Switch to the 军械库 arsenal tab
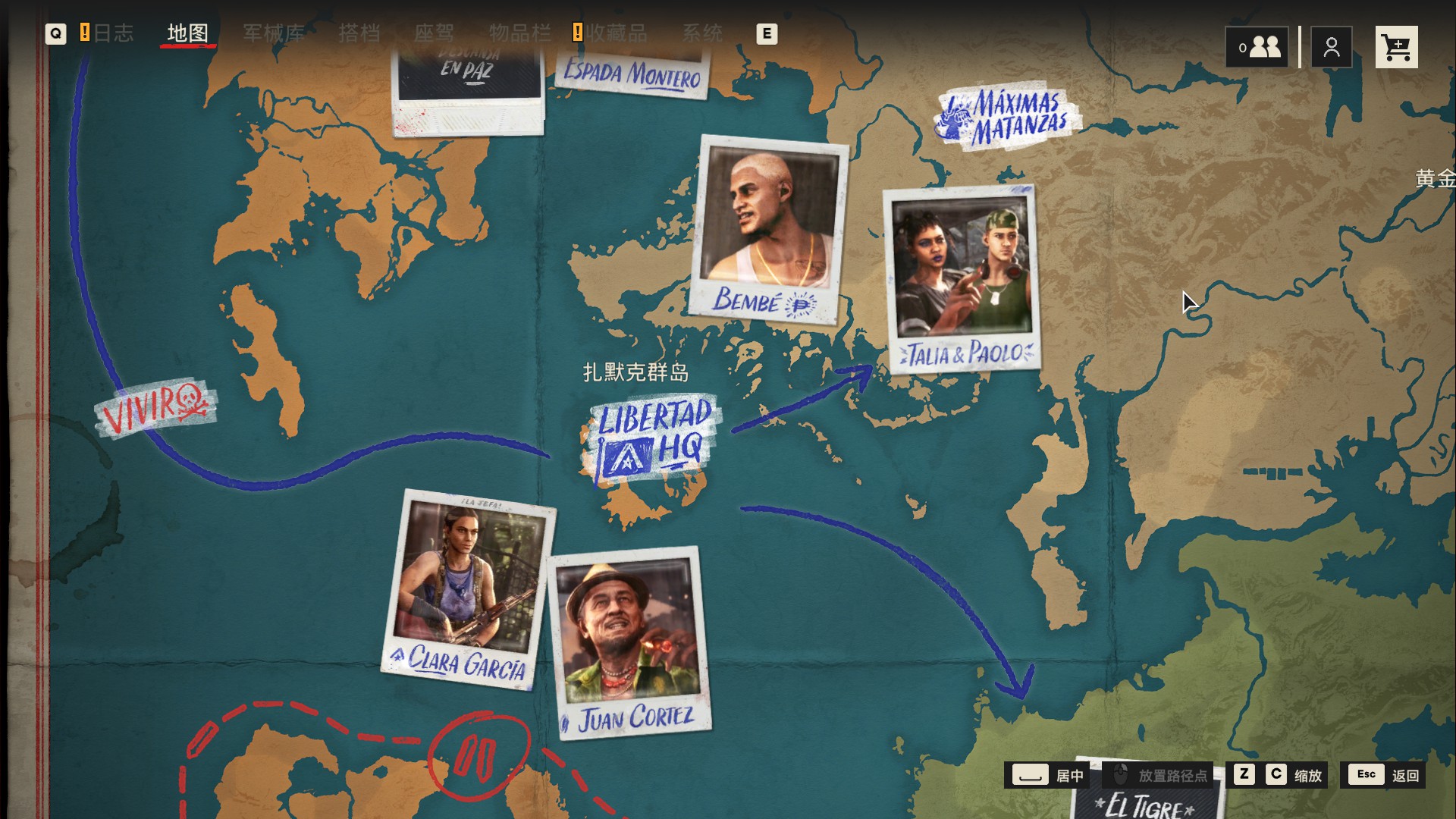Image resolution: width=1456 pixels, height=819 pixels. pos(274,33)
